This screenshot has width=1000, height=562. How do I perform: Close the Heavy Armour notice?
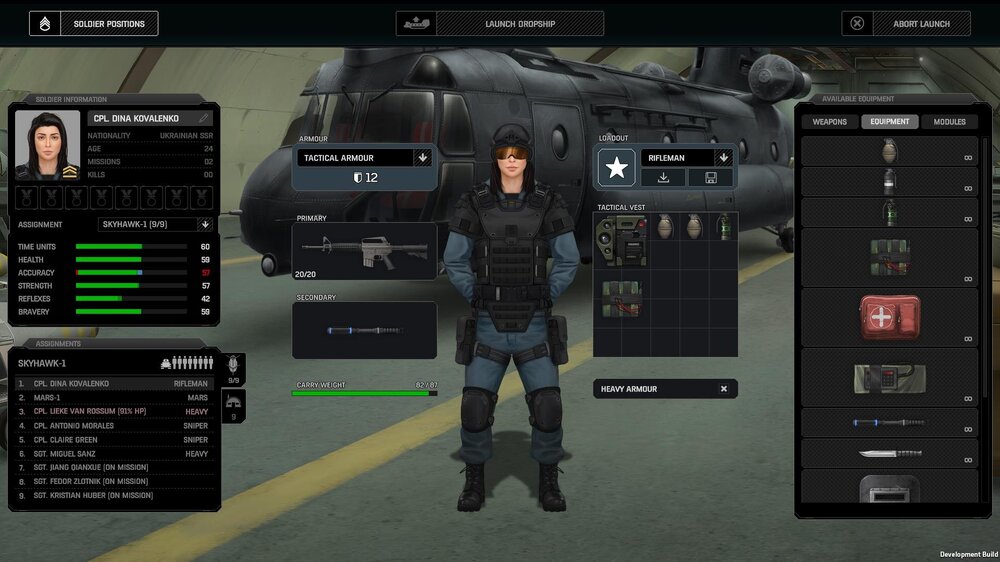[x=724, y=389]
